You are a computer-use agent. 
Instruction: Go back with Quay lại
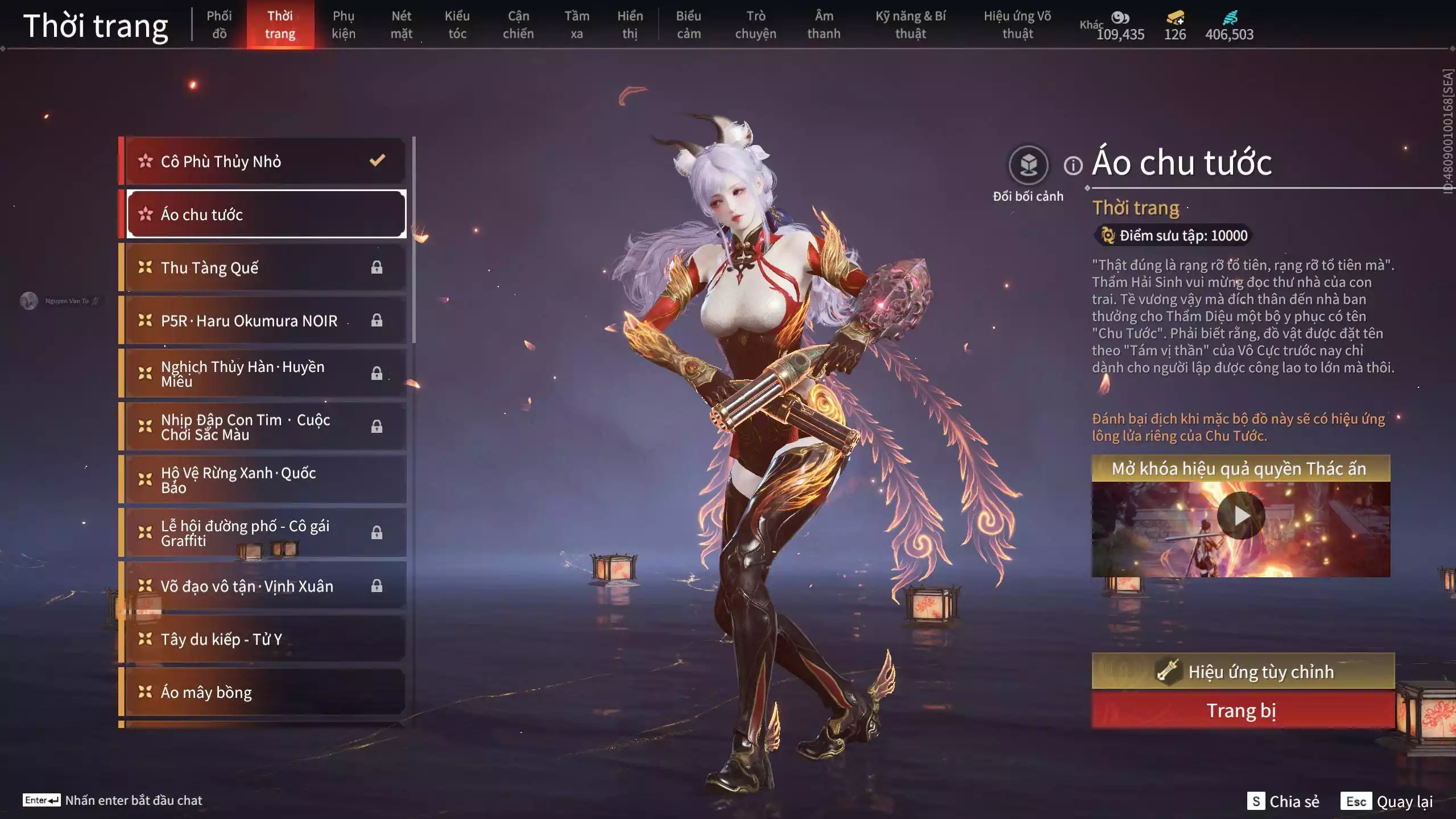point(1387,801)
